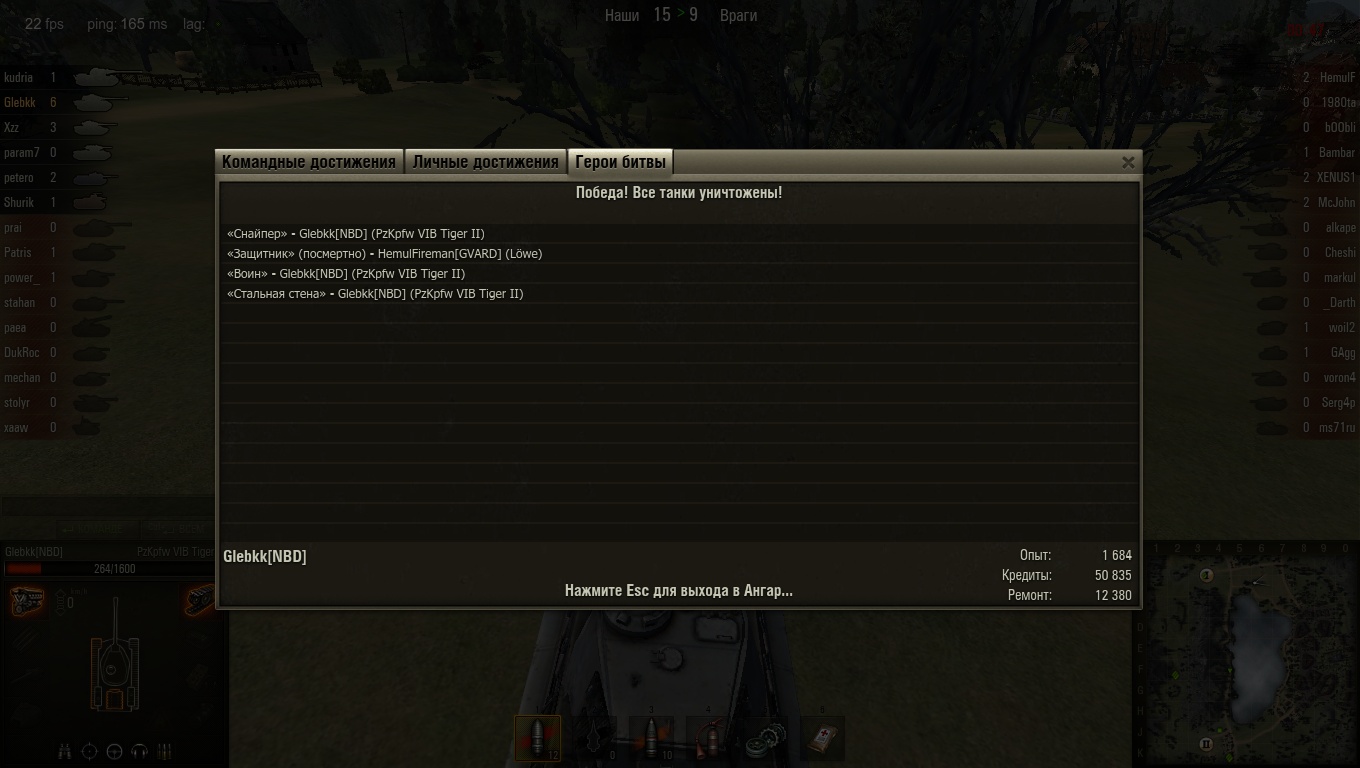Click the headphones radio operator icon

tap(140, 751)
